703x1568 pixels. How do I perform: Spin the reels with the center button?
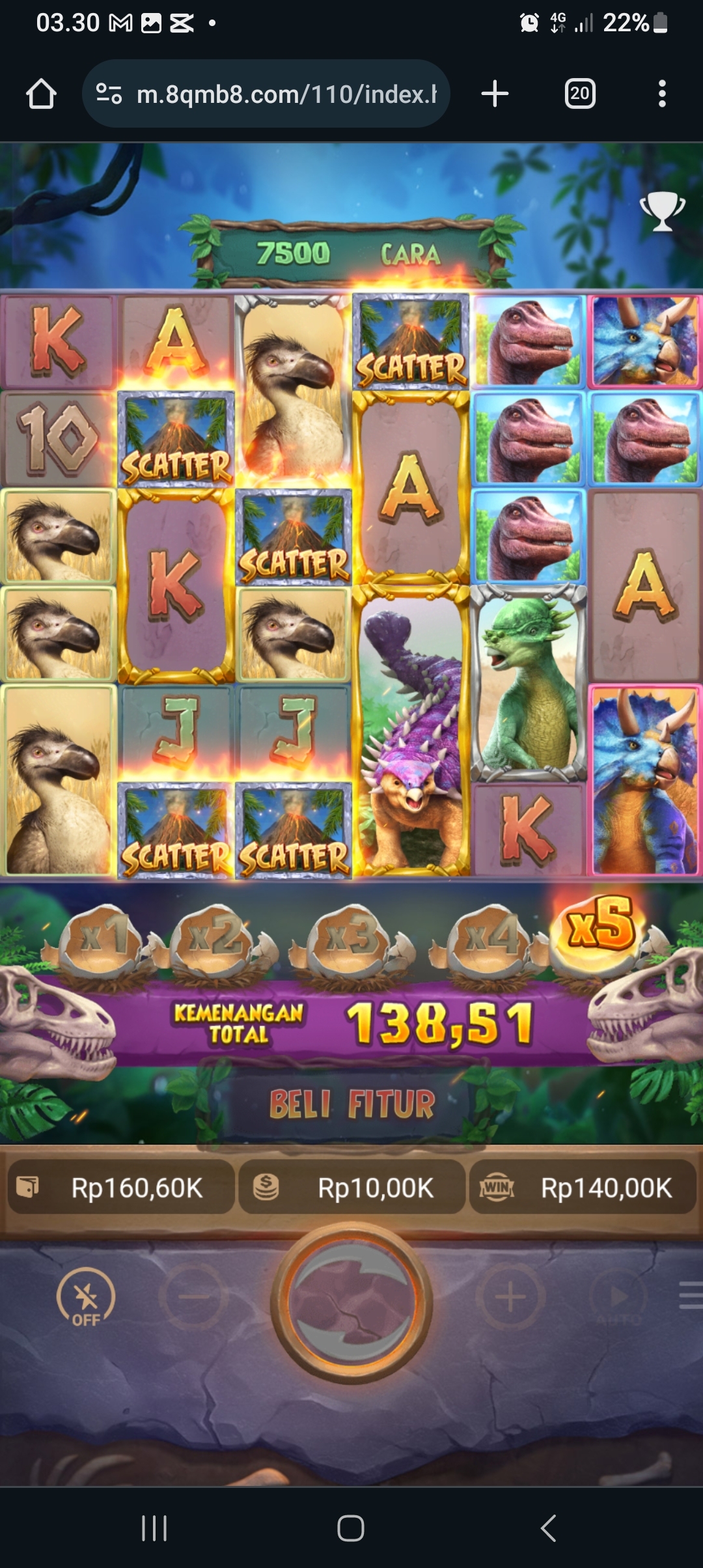coord(351,1302)
